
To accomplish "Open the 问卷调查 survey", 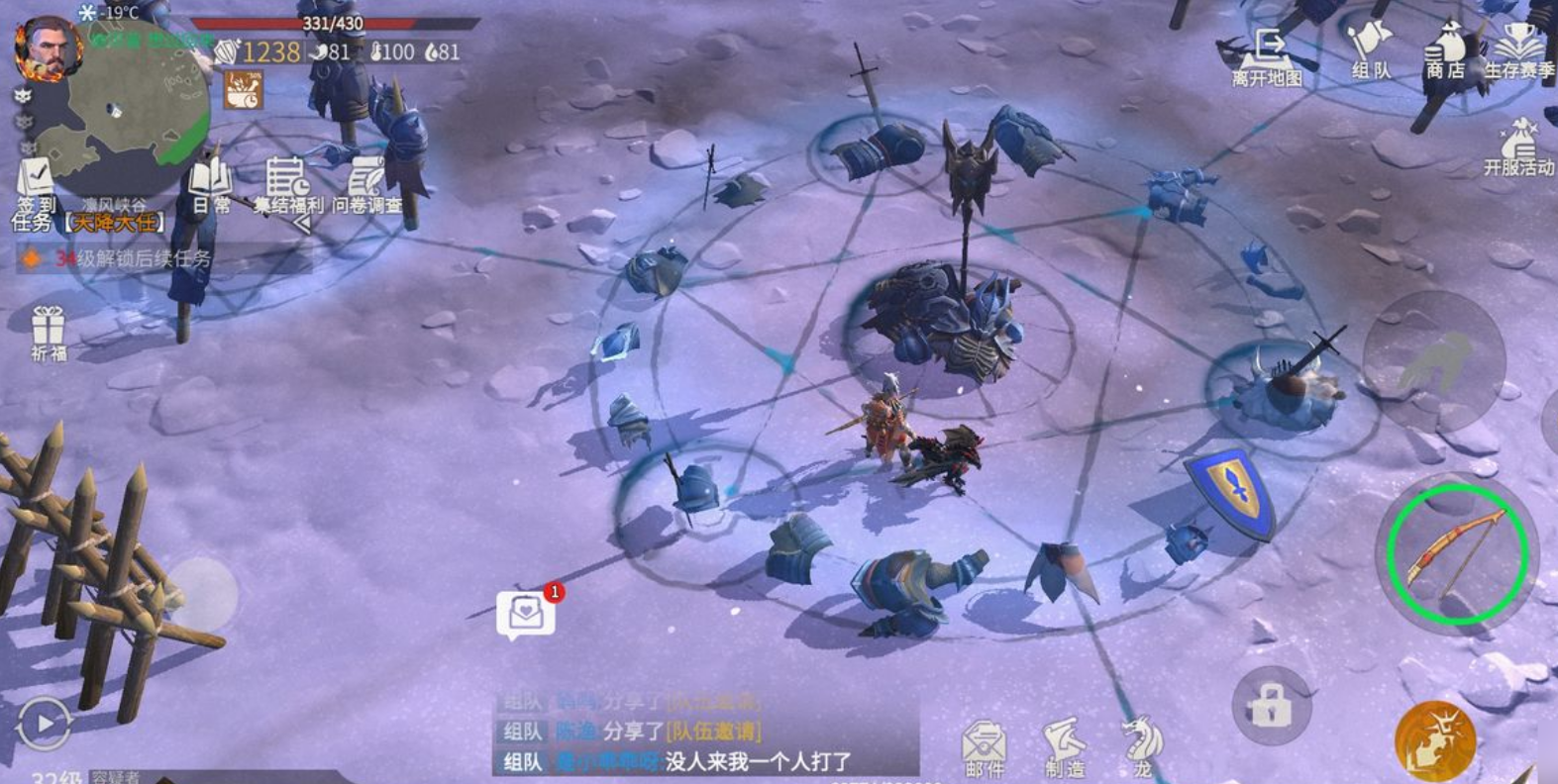I will point(366,186).
